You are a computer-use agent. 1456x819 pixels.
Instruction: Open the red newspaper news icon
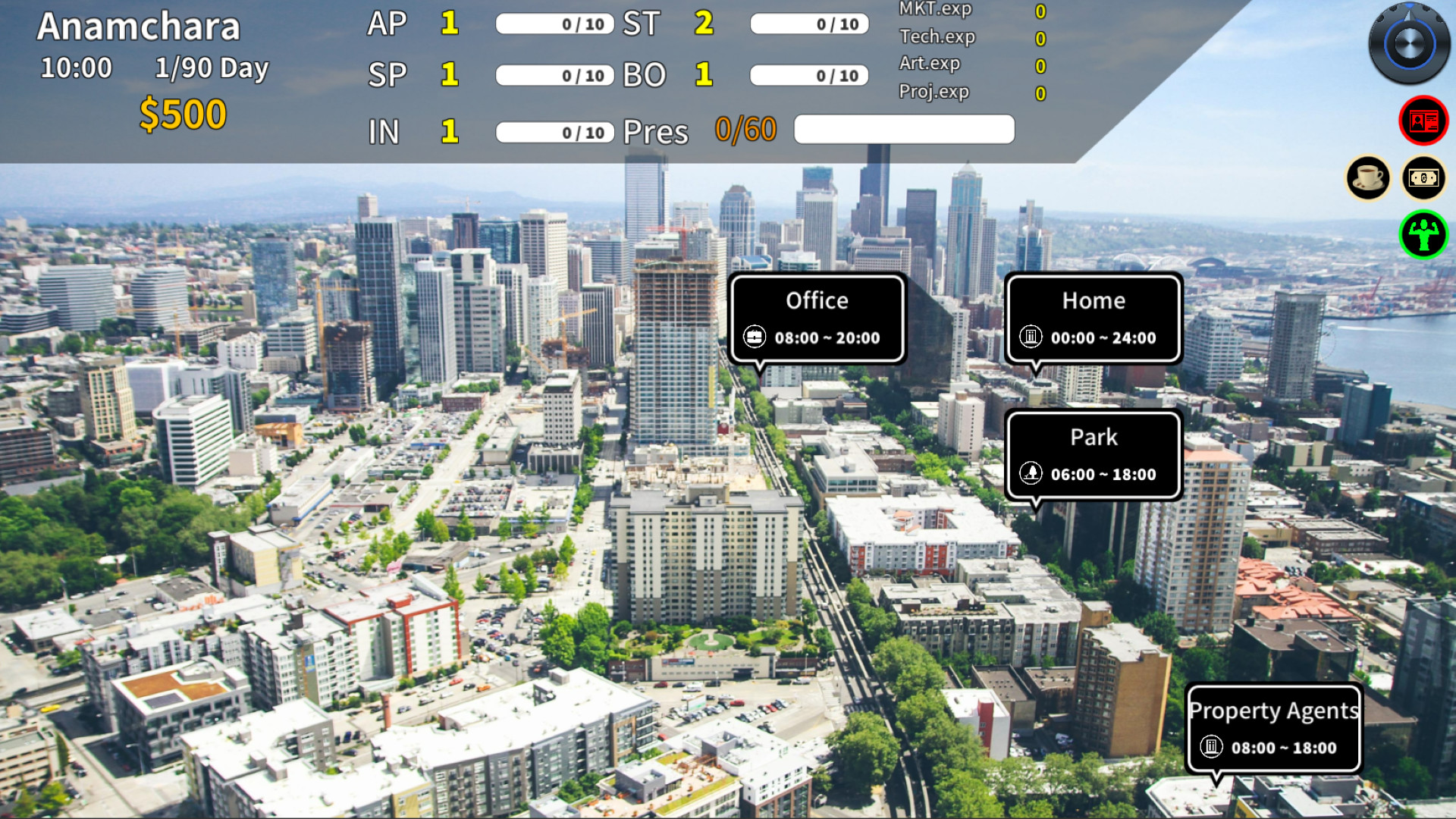[x=1424, y=119]
